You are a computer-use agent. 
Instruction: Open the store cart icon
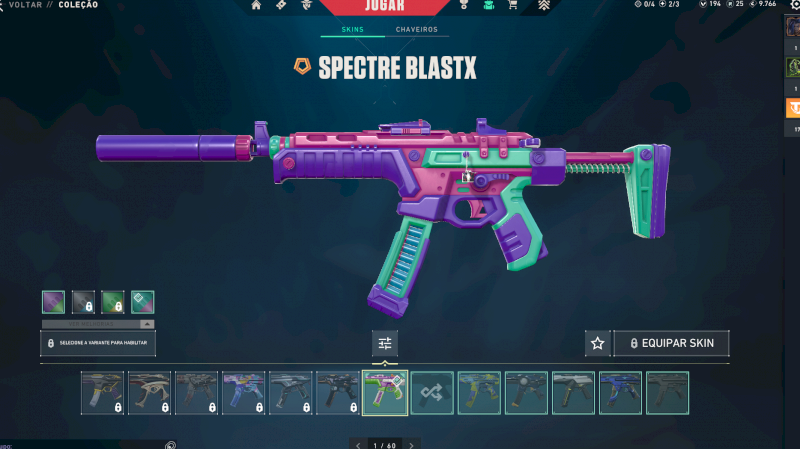click(x=512, y=6)
